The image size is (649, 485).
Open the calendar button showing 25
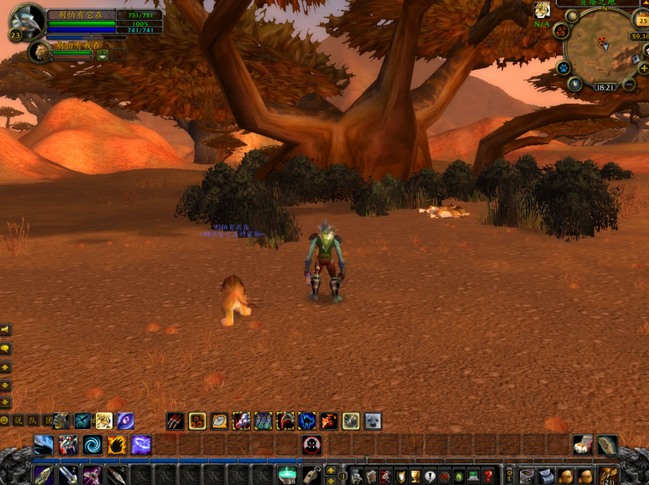pos(642,20)
